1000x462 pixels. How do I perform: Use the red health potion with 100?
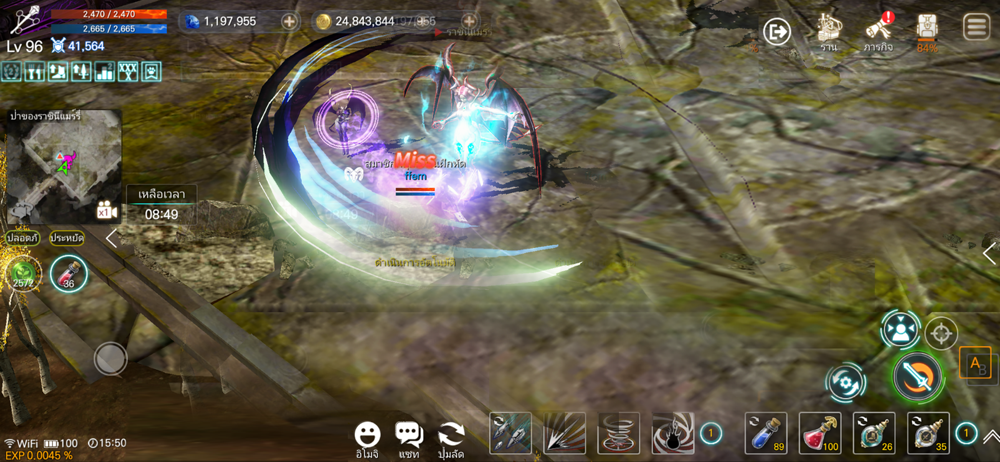pos(820,433)
